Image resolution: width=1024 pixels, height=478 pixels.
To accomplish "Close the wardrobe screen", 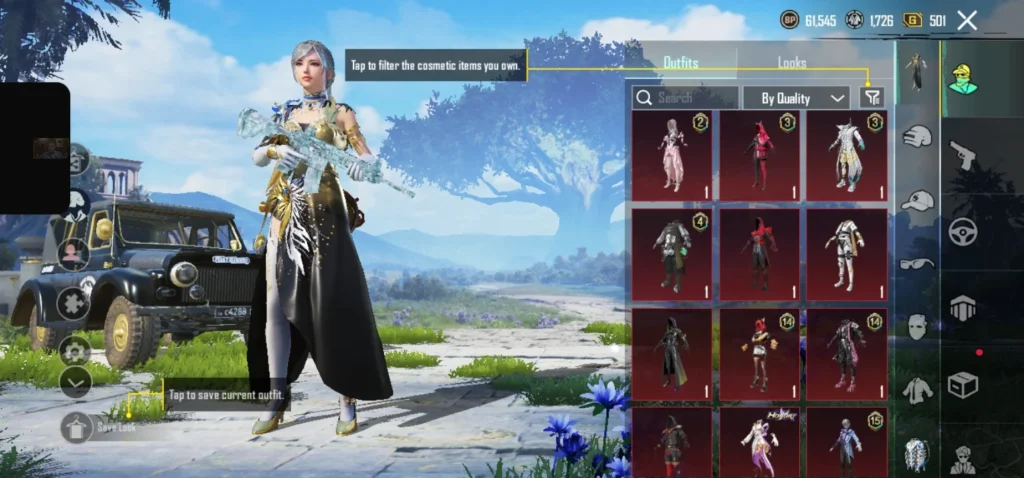I will pos(967,20).
